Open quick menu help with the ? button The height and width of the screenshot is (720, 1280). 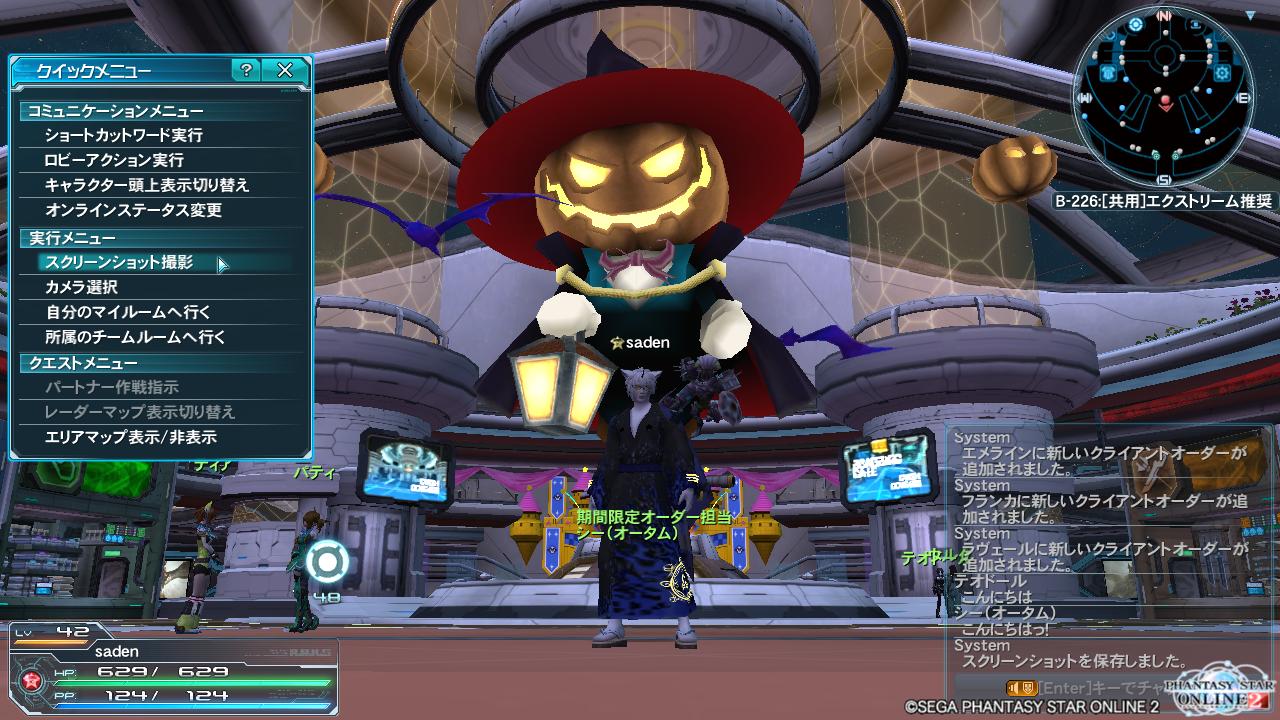click(246, 70)
